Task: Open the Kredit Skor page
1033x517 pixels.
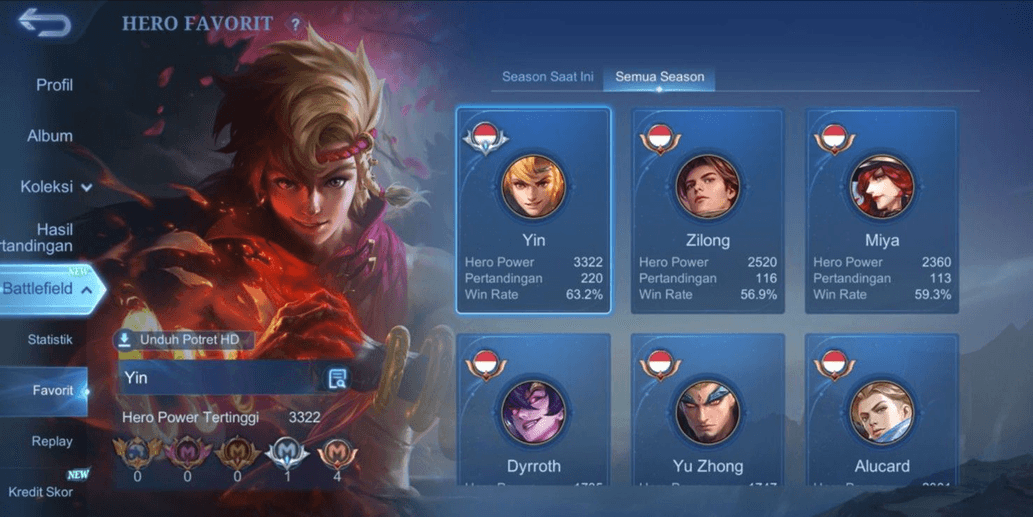Action: pos(40,491)
